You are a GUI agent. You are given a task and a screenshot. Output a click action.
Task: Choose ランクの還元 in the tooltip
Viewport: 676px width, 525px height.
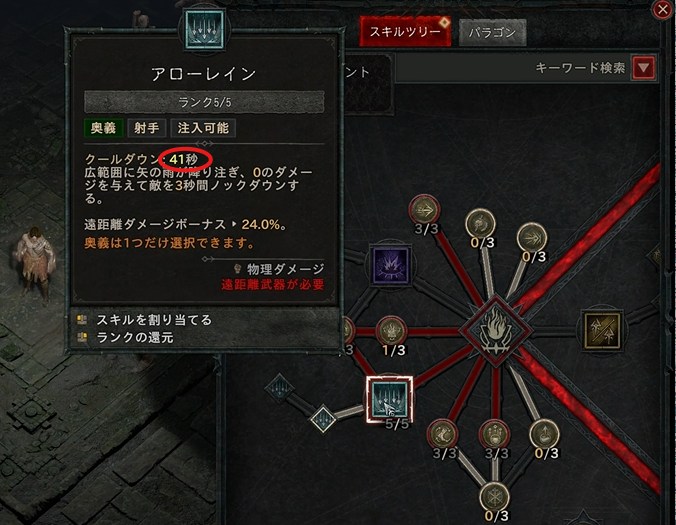(134, 337)
